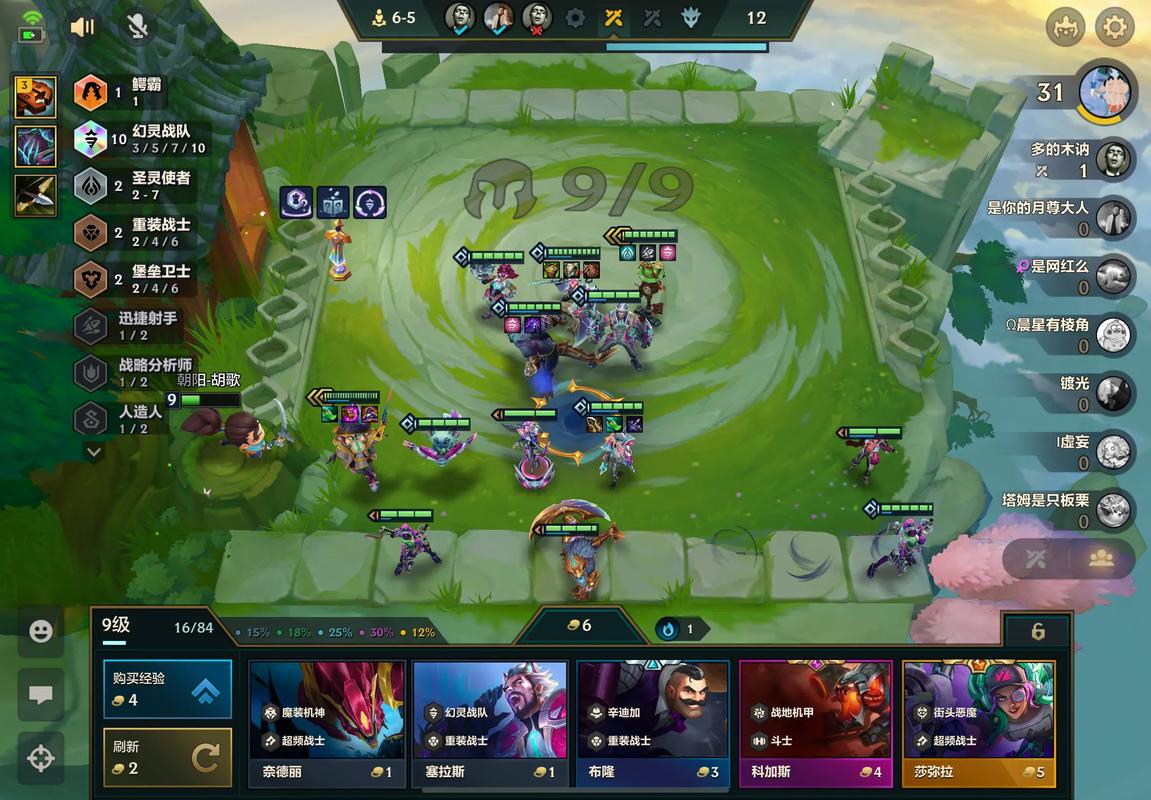Toggle the speaker sound button
This screenshot has width=1151, height=800.
83,27
